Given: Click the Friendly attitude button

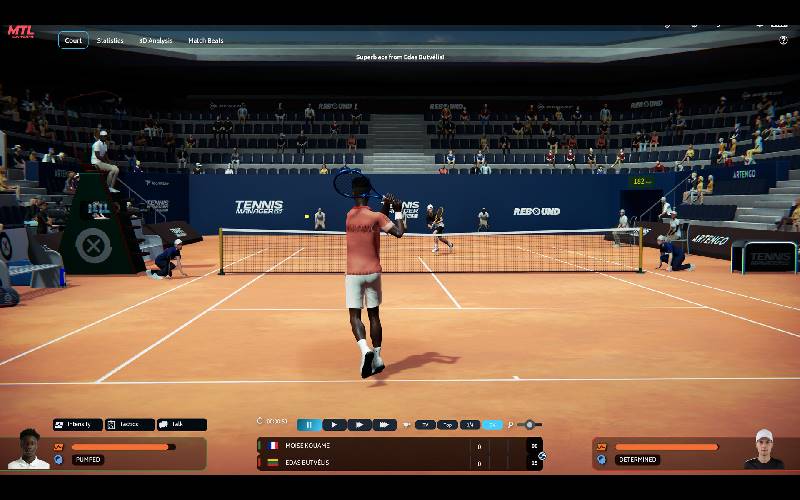Looking at the screenshot, I should tap(78, 425).
